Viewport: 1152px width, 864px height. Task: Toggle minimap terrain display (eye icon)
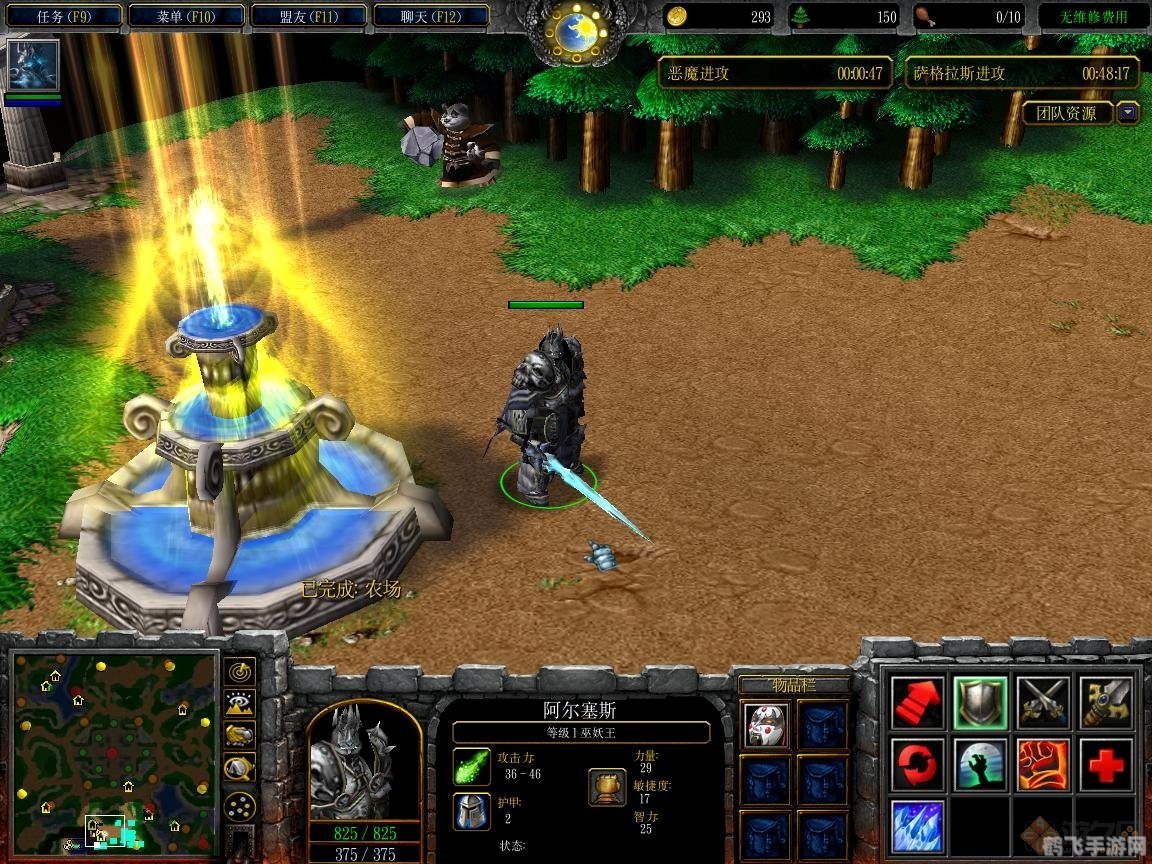pyautogui.click(x=241, y=703)
